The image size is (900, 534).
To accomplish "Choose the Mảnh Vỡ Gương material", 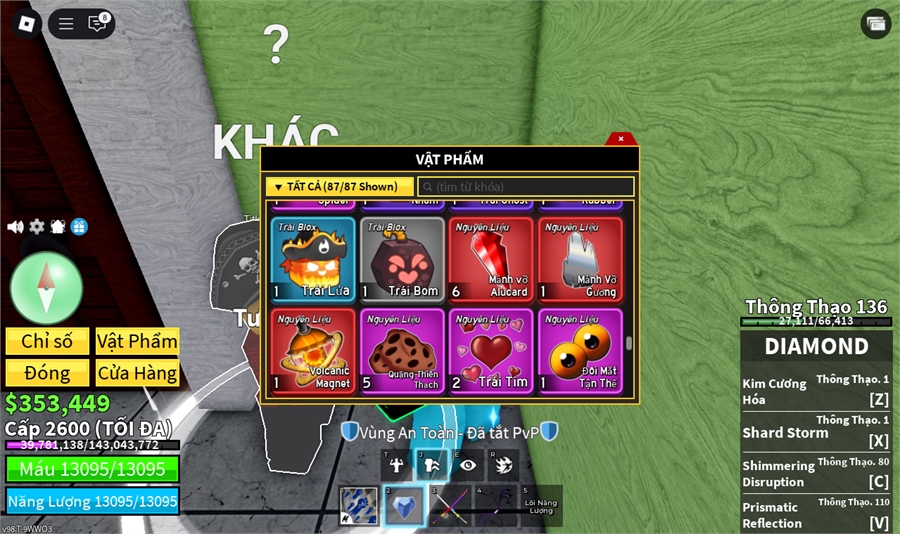I will tap(580, 260).
